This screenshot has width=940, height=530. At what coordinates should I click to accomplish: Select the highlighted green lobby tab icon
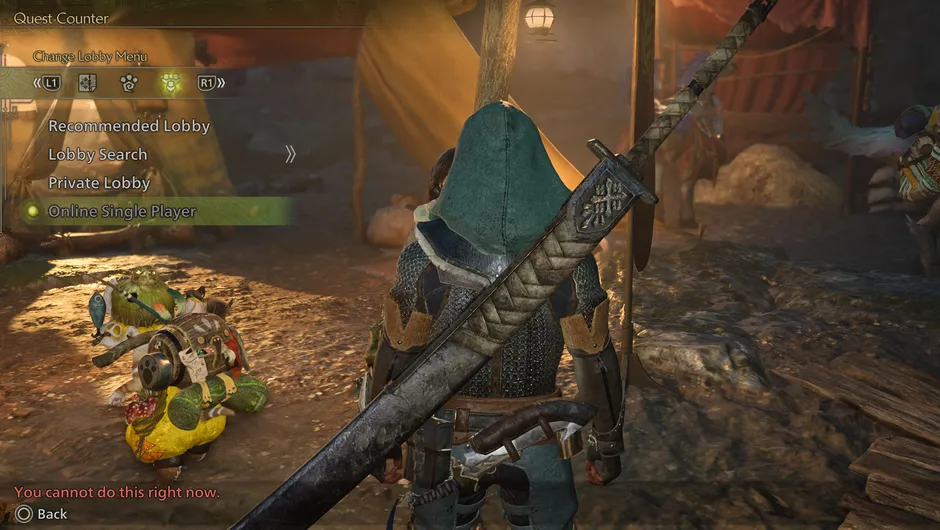coord(170,83)
